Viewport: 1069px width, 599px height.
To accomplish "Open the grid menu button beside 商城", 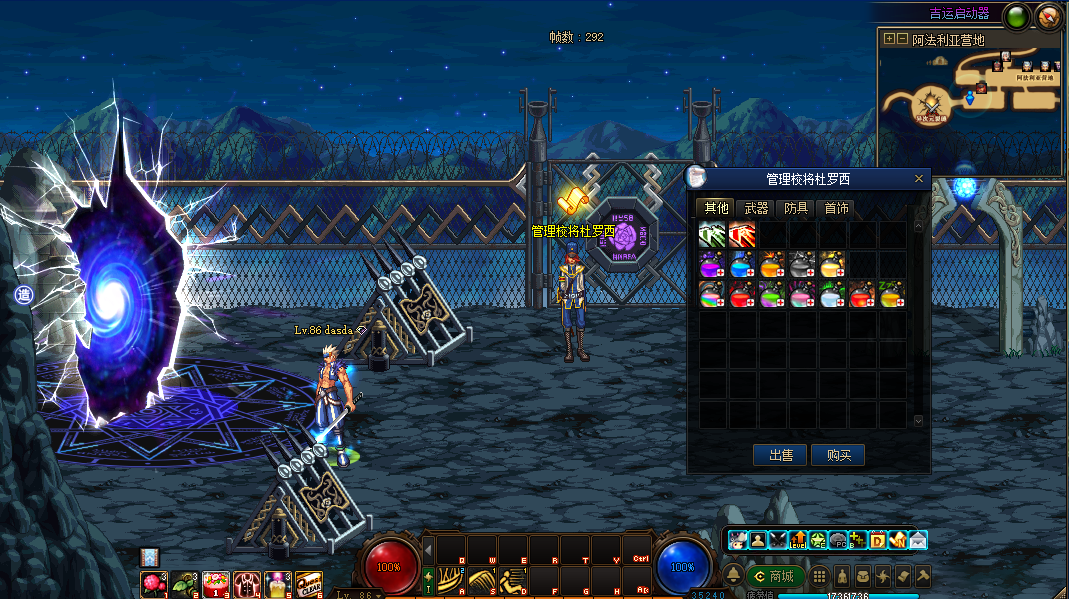I will pyautogui.click(x=819, y=576).
